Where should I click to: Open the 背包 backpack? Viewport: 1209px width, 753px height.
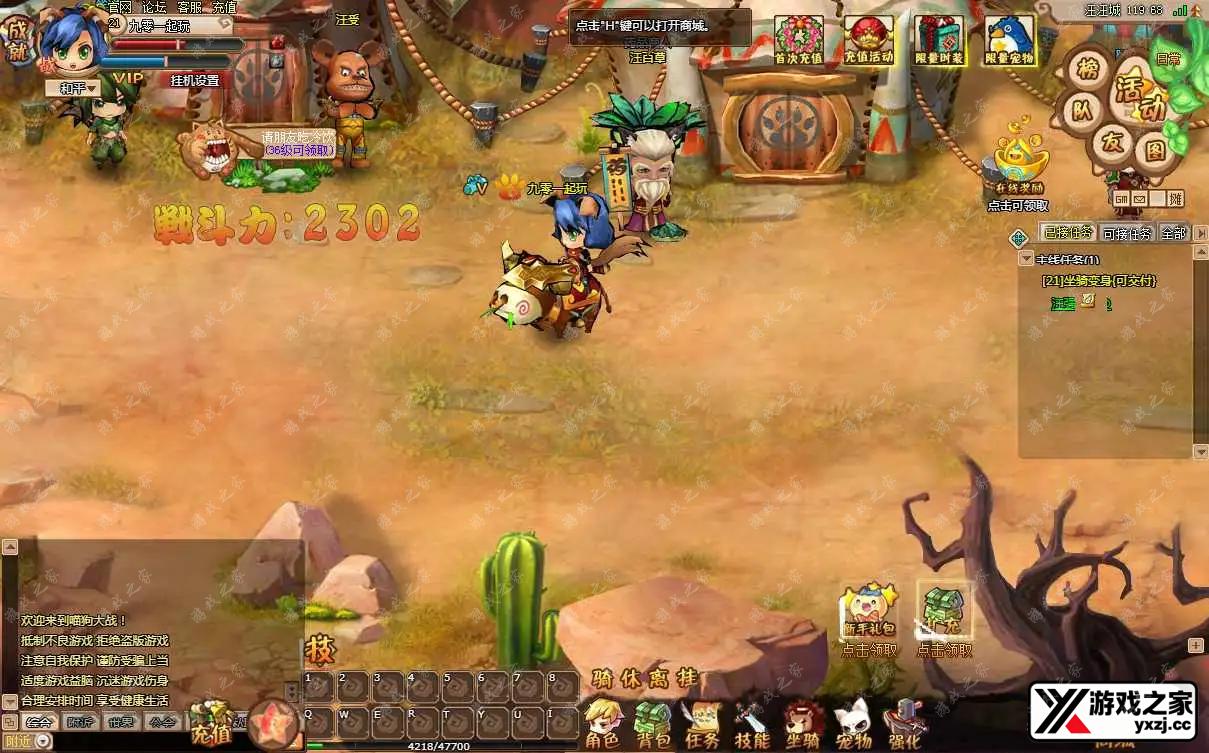653,724
